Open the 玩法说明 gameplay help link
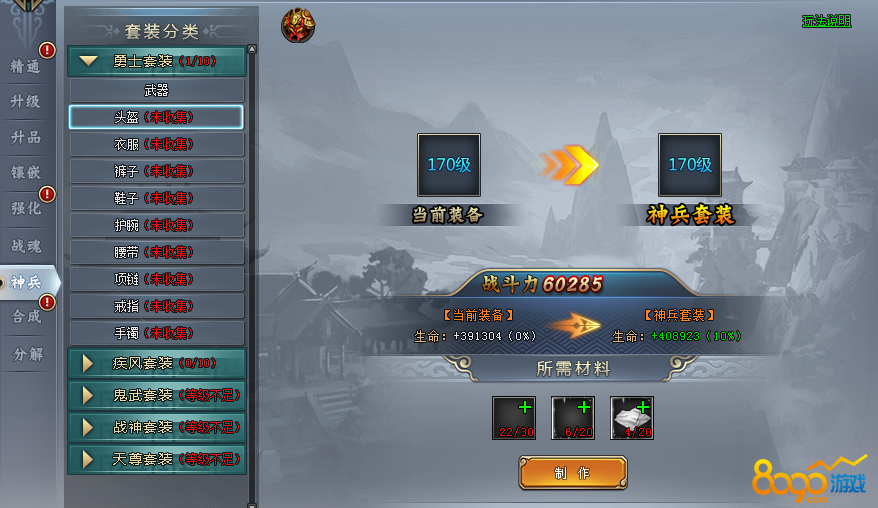Image resolution: width=878 pixels, height=508 pixels. tap(826, 20)
